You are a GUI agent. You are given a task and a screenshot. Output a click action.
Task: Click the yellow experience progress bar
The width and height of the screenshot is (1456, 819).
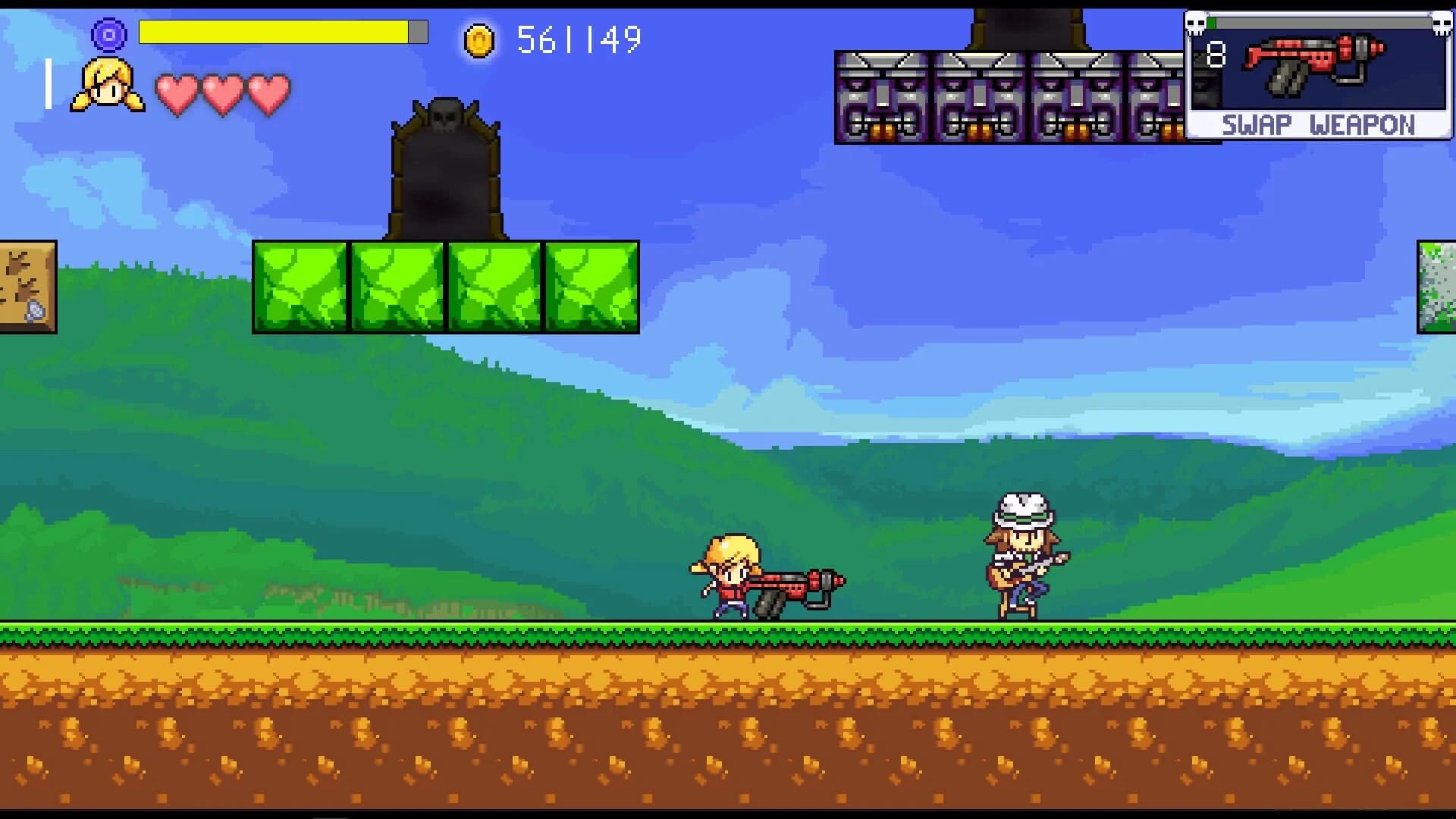pos(273,32)
